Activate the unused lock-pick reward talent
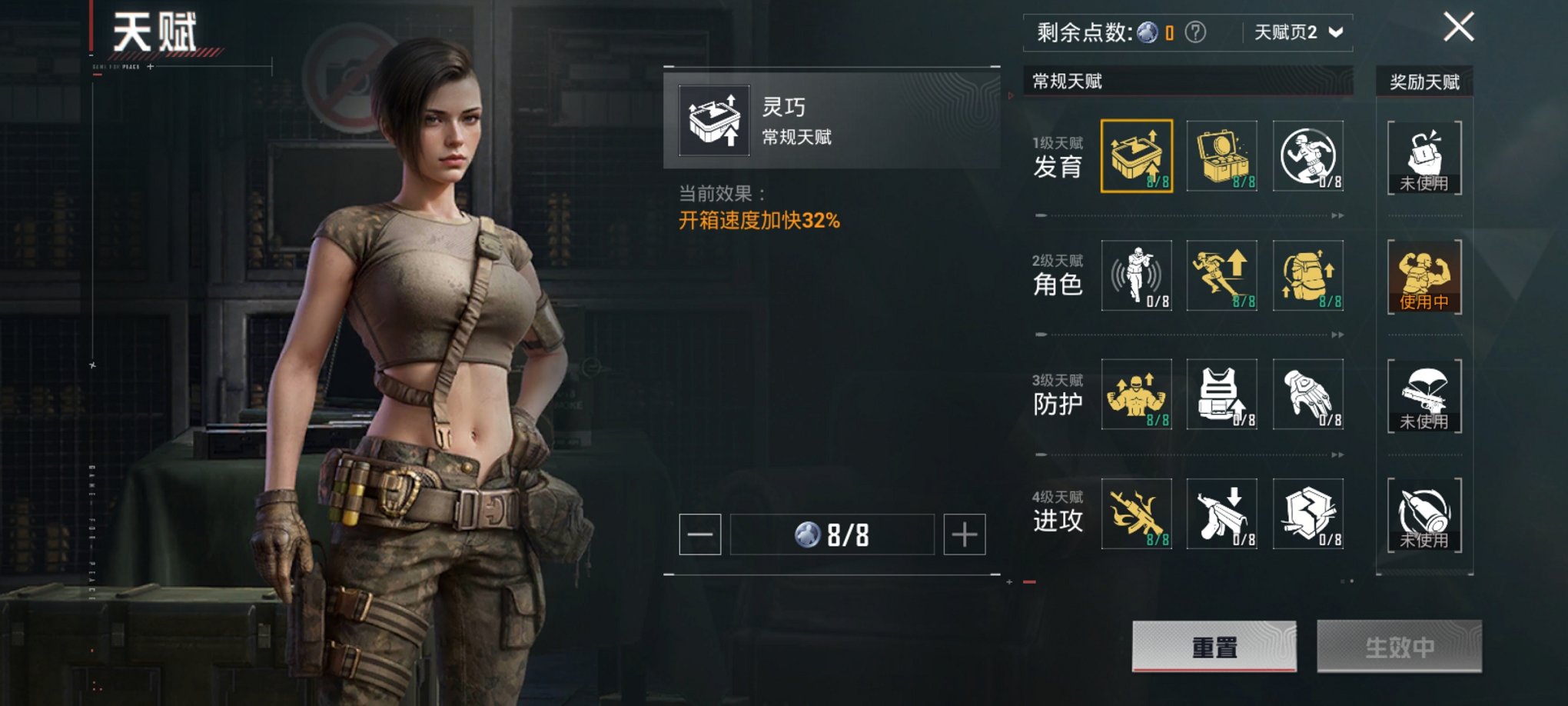The height and width of the screenshot is (706, 1568). pos(1423,158)
